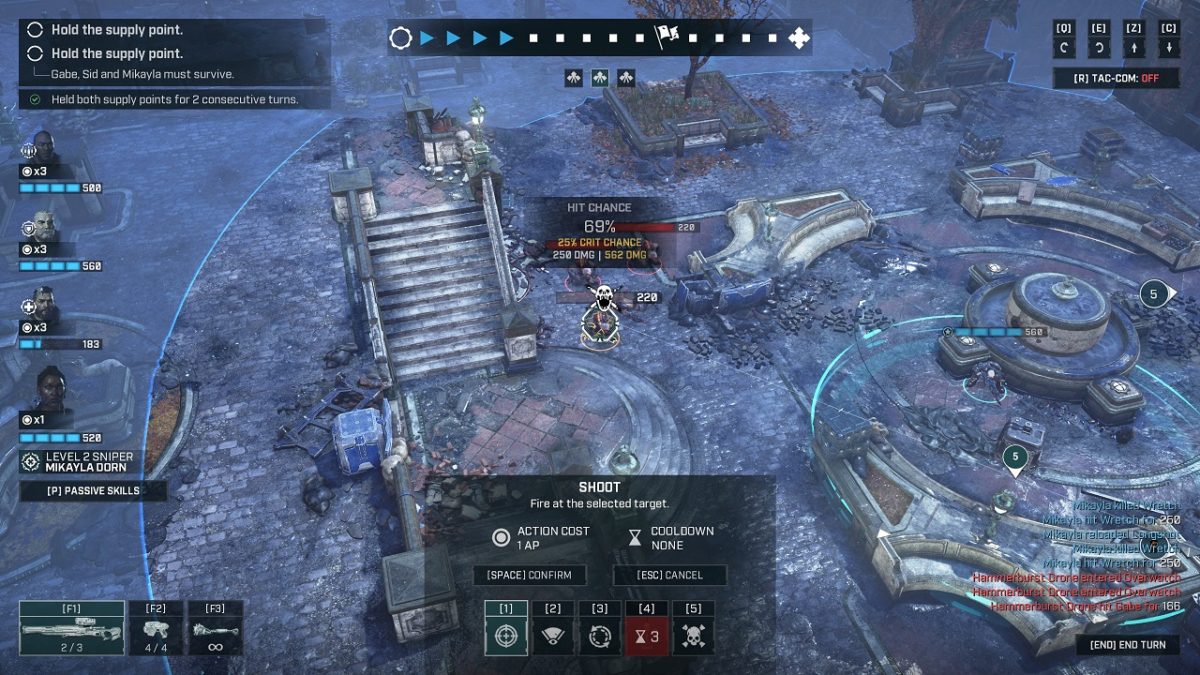The height and width of the screenshot is (675, 1200).
Task: Choose the grenade slot with infinite uses
Action: tap(216, 628)
